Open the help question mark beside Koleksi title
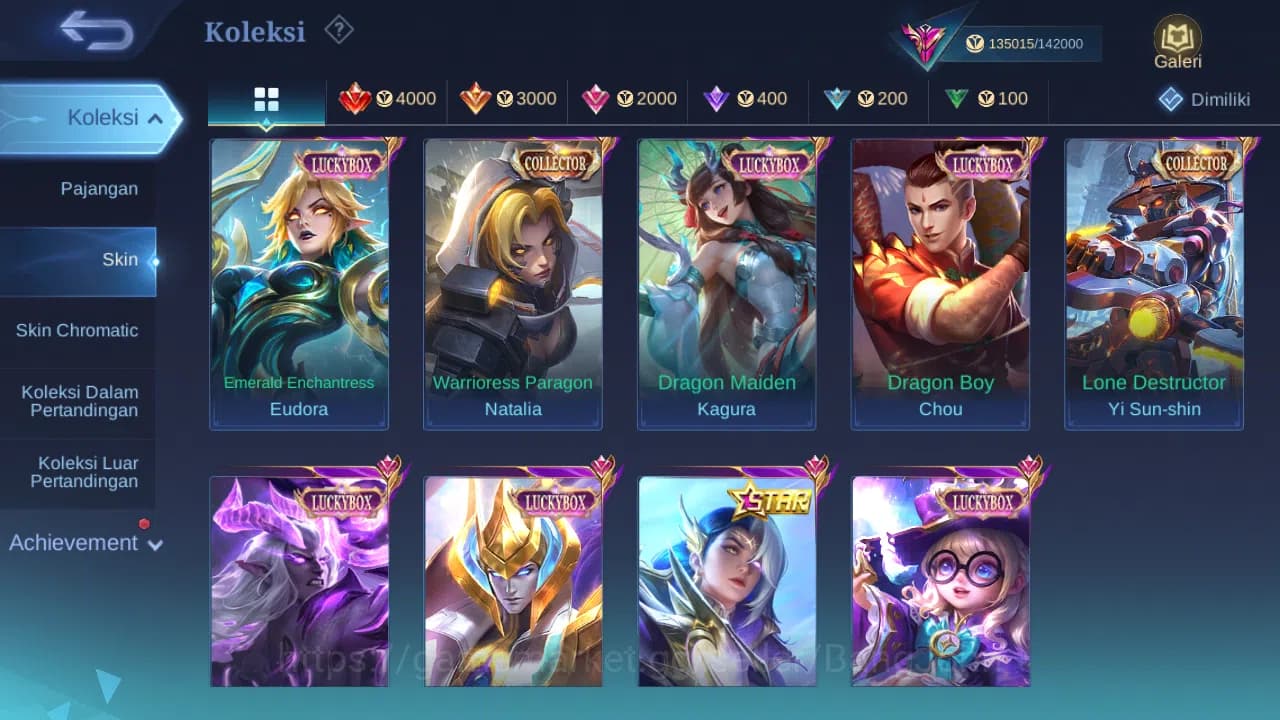The image size is (1280, 720). click(x=338, y=30)
